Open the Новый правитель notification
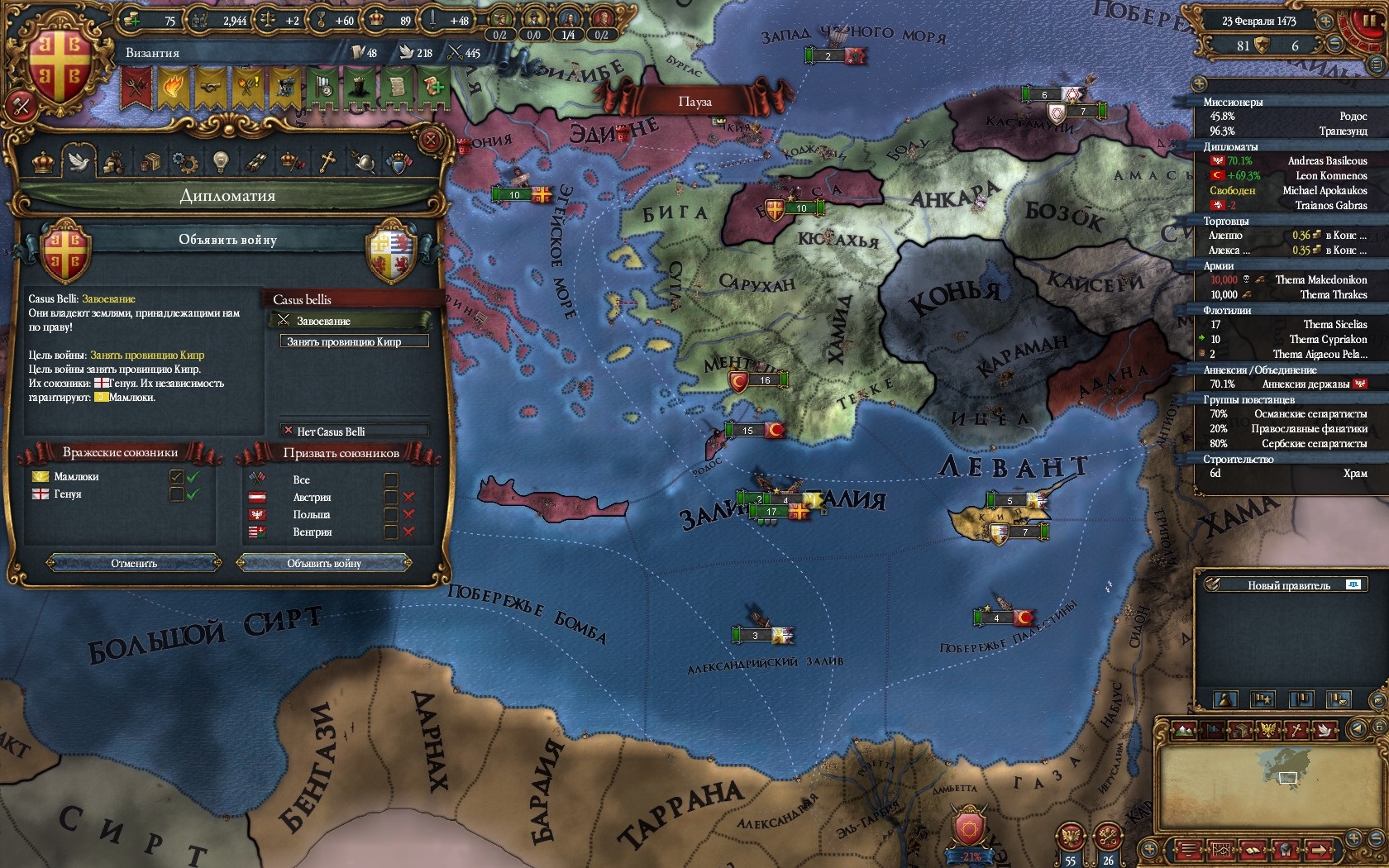Image resolution: width=1389 pixels, height=868 pixels. pos(1288,585)
